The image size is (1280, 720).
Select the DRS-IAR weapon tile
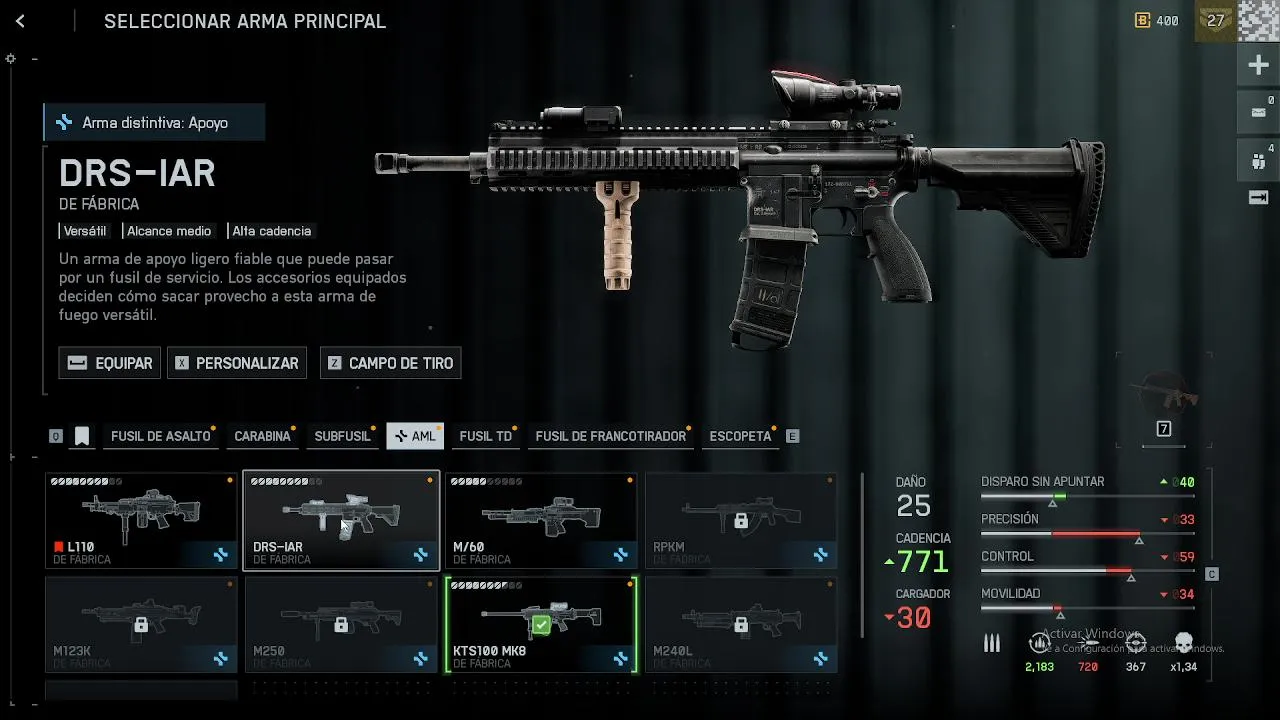[x=341, y=520]
